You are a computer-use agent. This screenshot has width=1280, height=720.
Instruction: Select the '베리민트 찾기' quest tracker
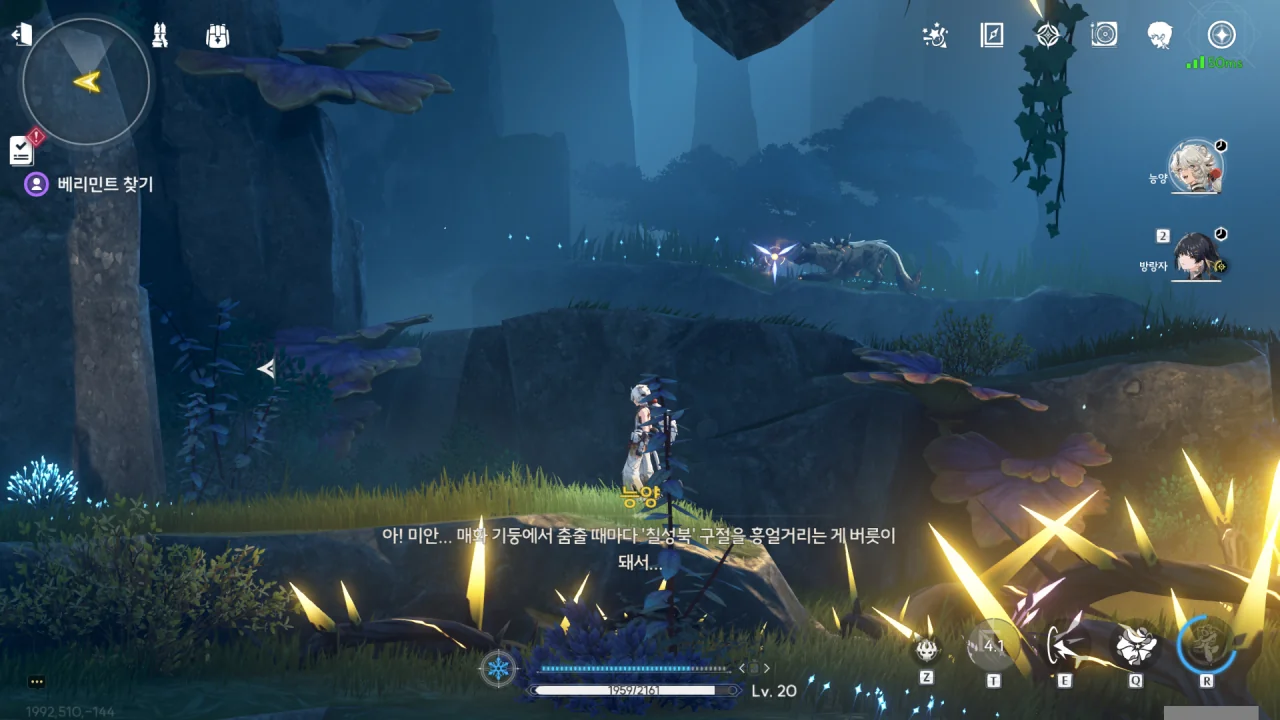point(104,184)
